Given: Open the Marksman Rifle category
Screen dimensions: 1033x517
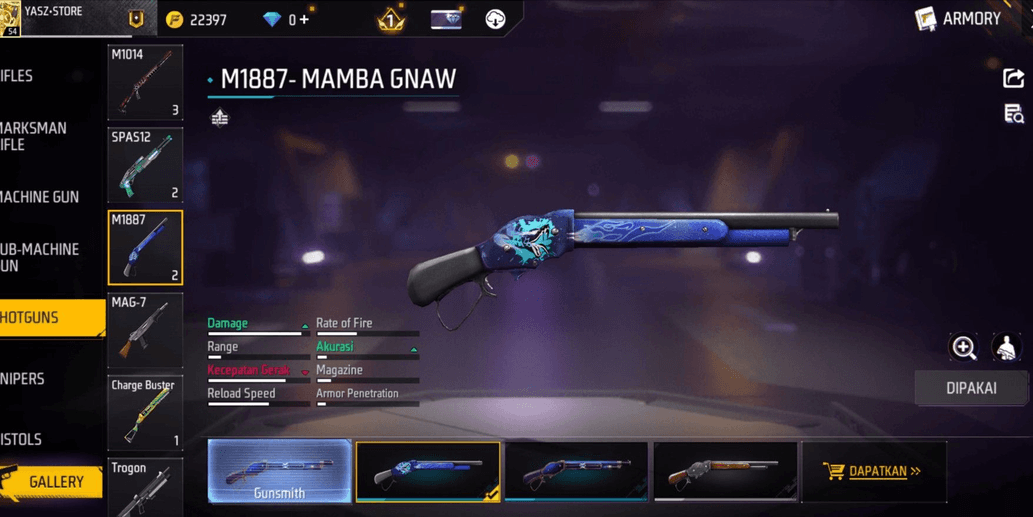Looking at the screenshot, I should tap(34, 136).
